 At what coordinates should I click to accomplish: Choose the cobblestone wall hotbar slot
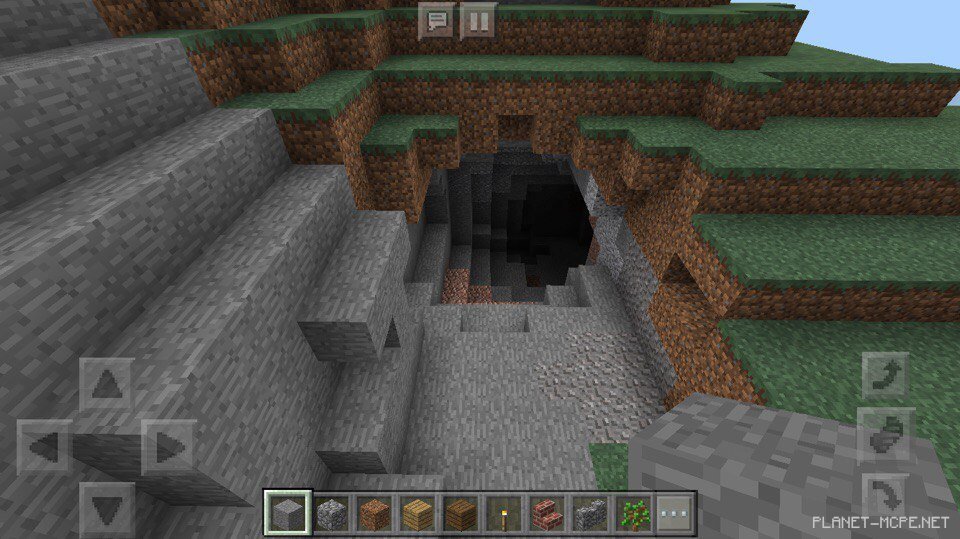click(x=590, y=514)
